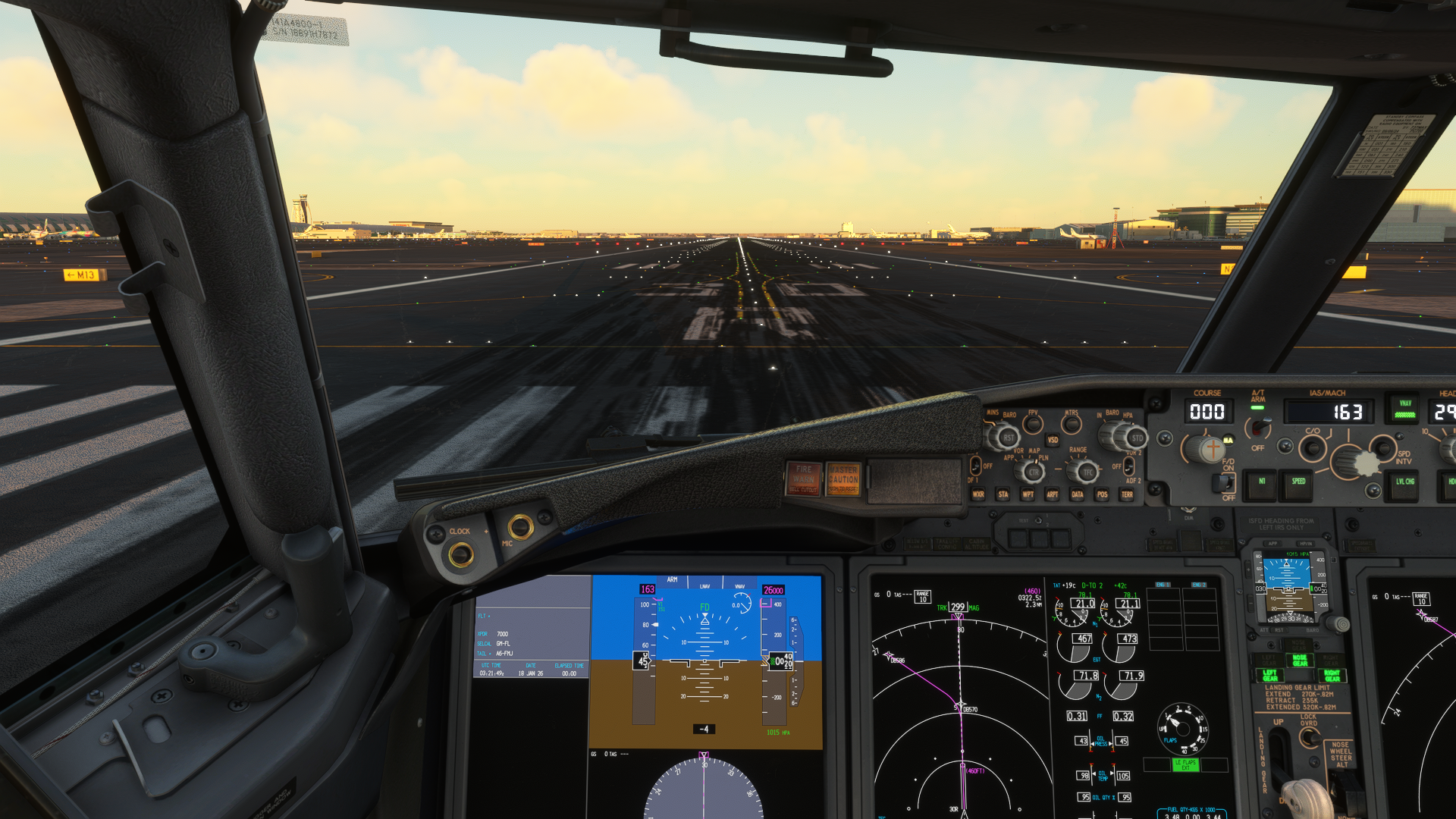Turn on the TERR terrain display
The image size is (1456, 819).
coord(1127,494)
